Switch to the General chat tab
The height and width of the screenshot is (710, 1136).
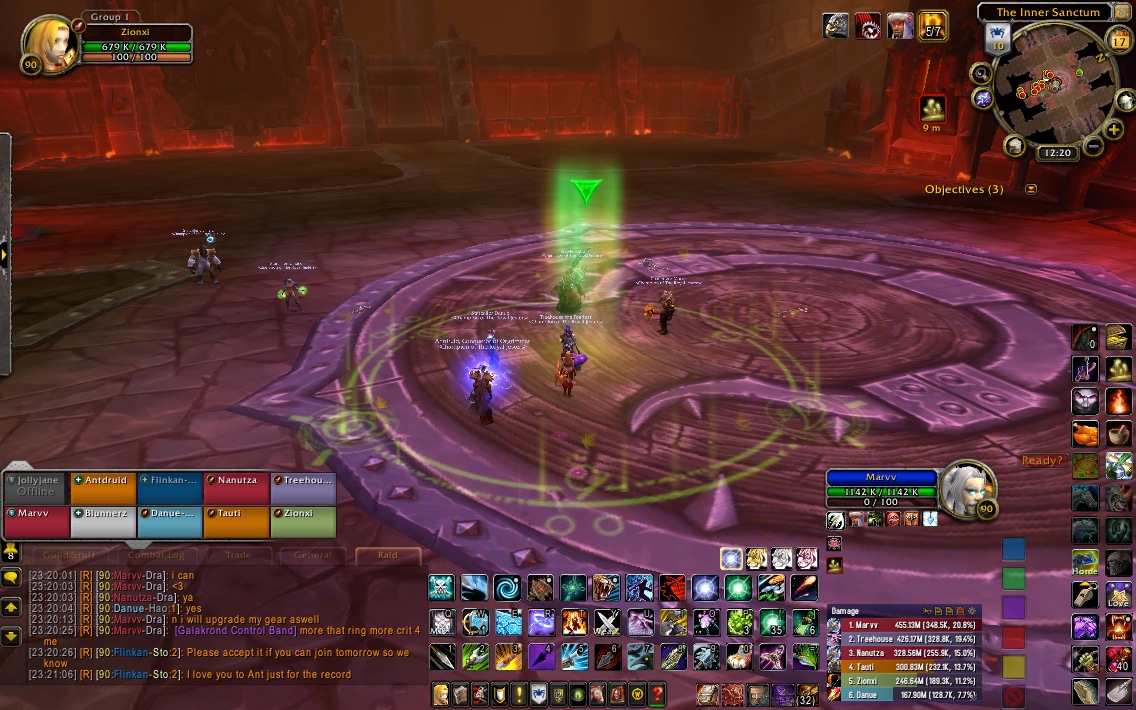313,555
